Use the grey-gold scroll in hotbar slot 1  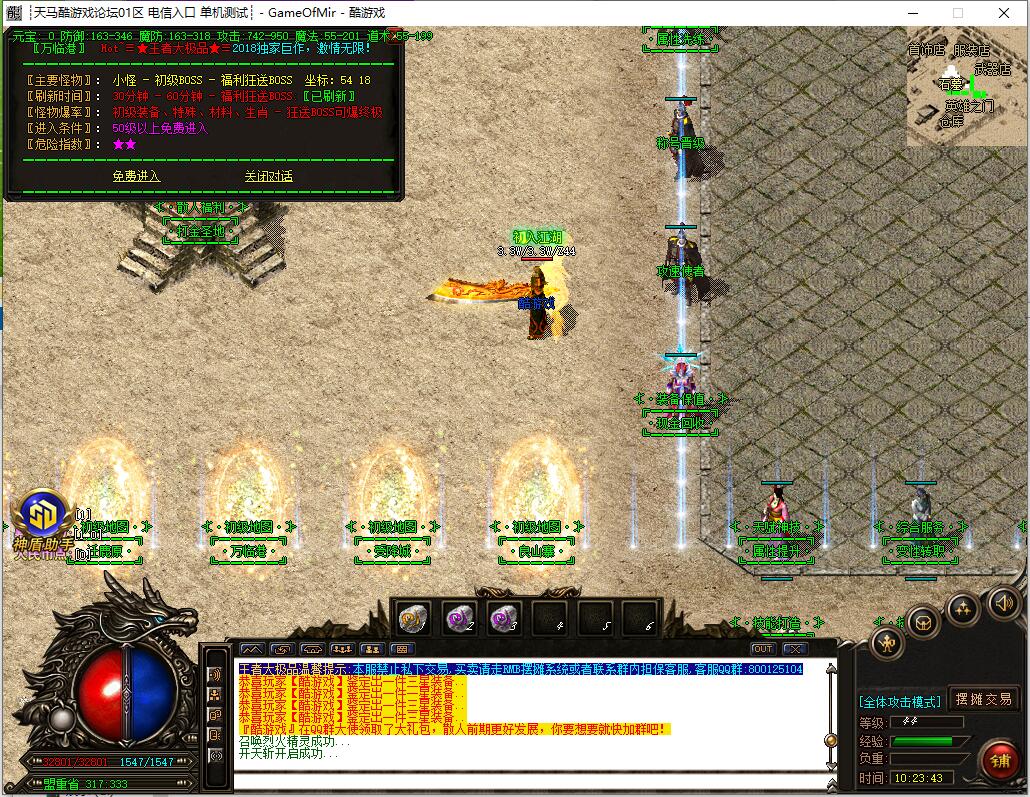click(413, 619)
